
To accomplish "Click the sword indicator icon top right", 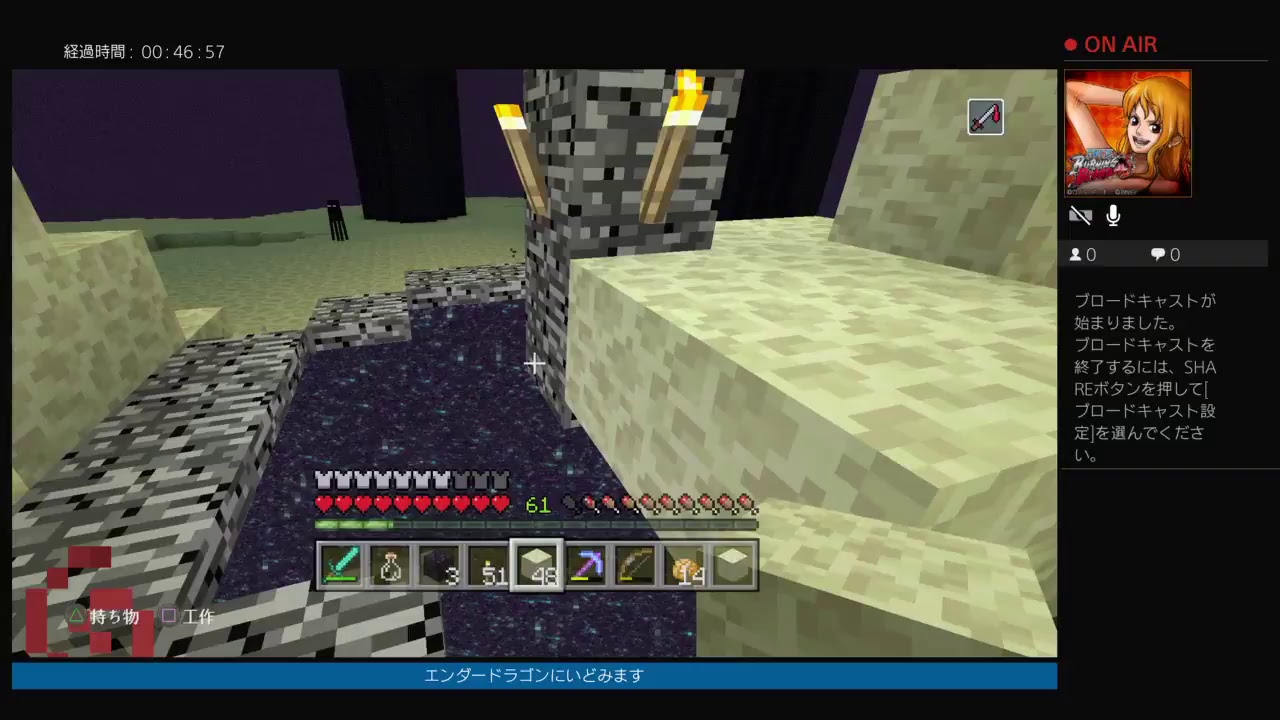I will (985, 117).
